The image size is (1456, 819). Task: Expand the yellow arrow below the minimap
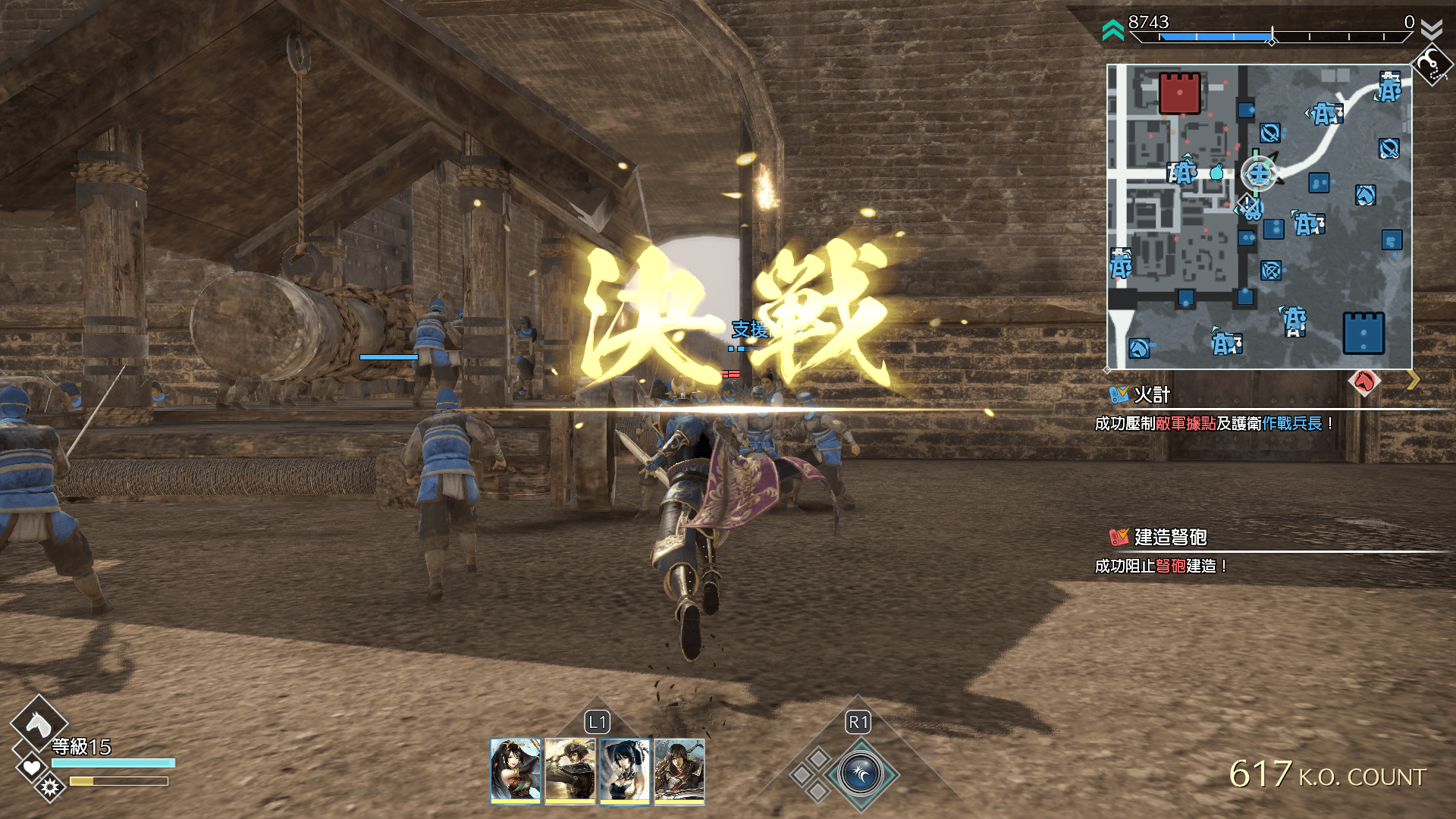pos(1413,380)
